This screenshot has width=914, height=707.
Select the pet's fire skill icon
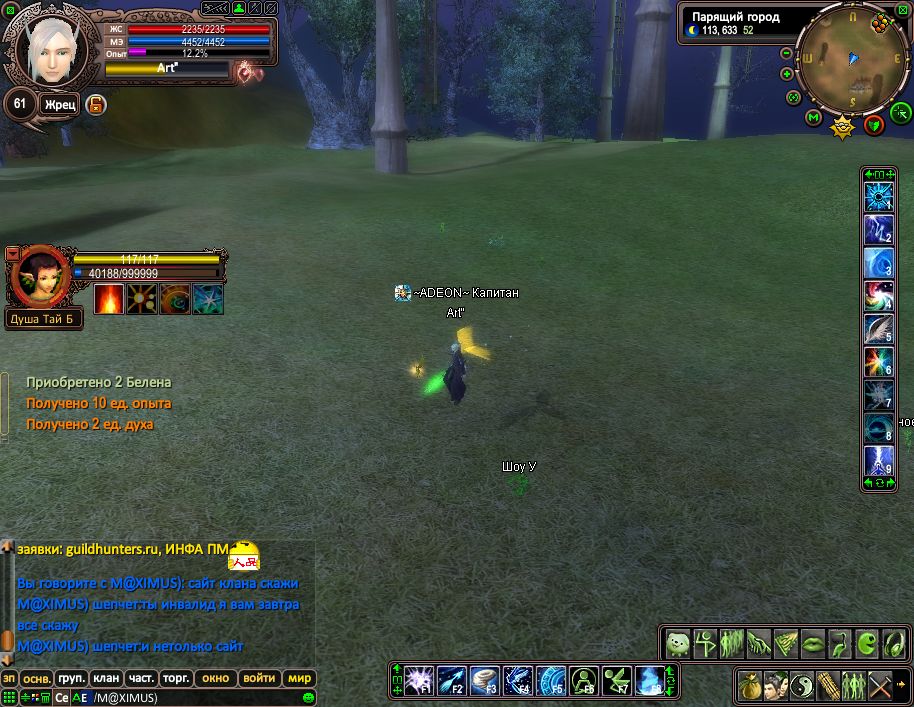(109, 298)
